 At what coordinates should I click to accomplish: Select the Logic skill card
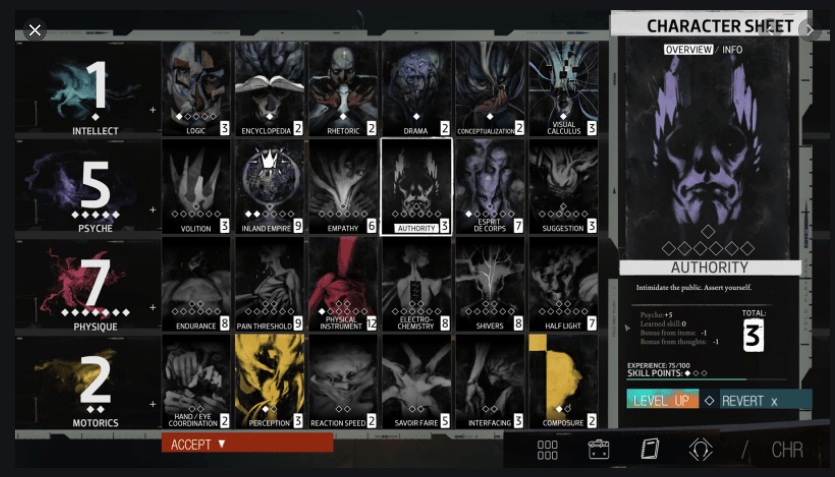pos(197,88)
